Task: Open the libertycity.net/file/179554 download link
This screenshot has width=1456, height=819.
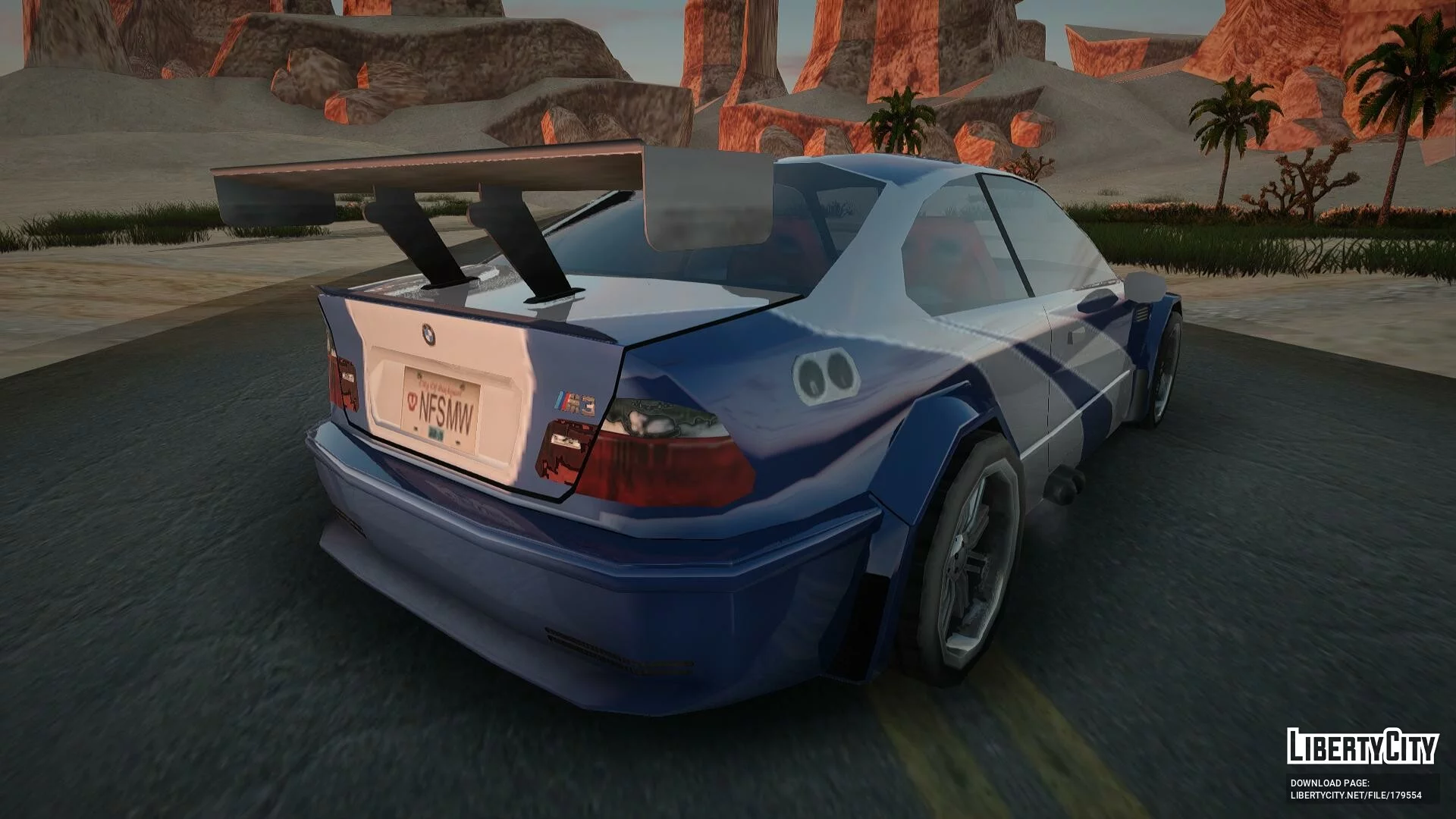Action: point(1356,795)
